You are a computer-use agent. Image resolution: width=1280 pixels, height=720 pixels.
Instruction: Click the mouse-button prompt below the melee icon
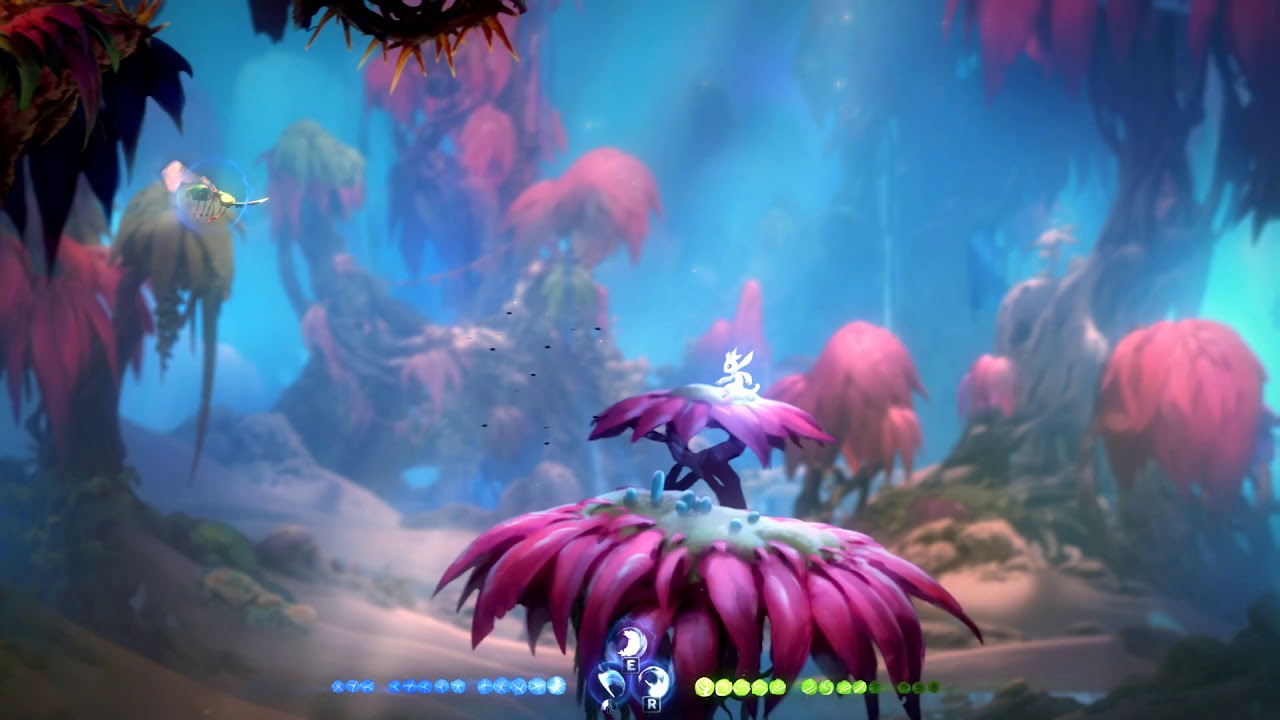(608, 705)
